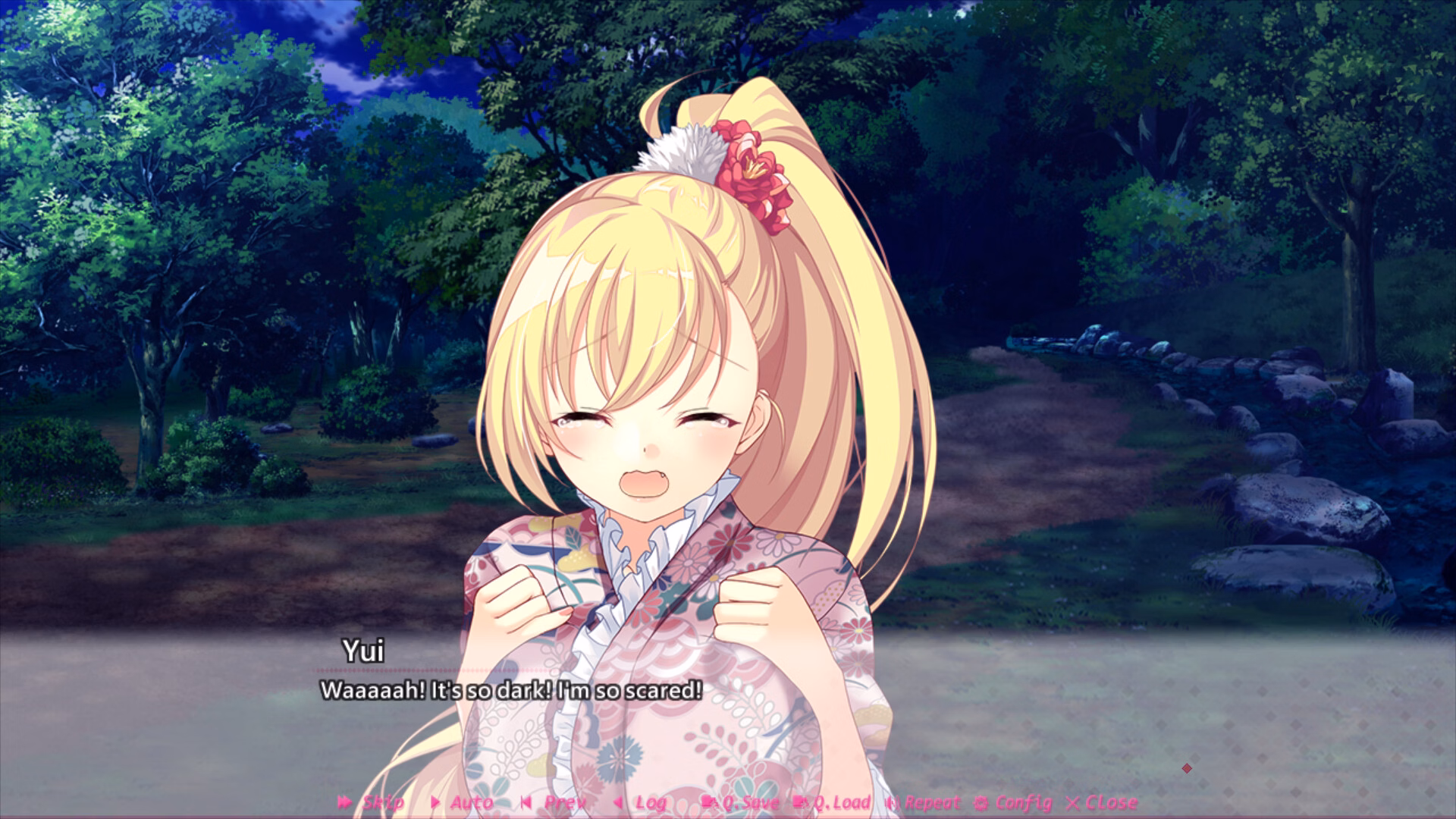
Task: Open the Config settings
Action: [1014, 802]
